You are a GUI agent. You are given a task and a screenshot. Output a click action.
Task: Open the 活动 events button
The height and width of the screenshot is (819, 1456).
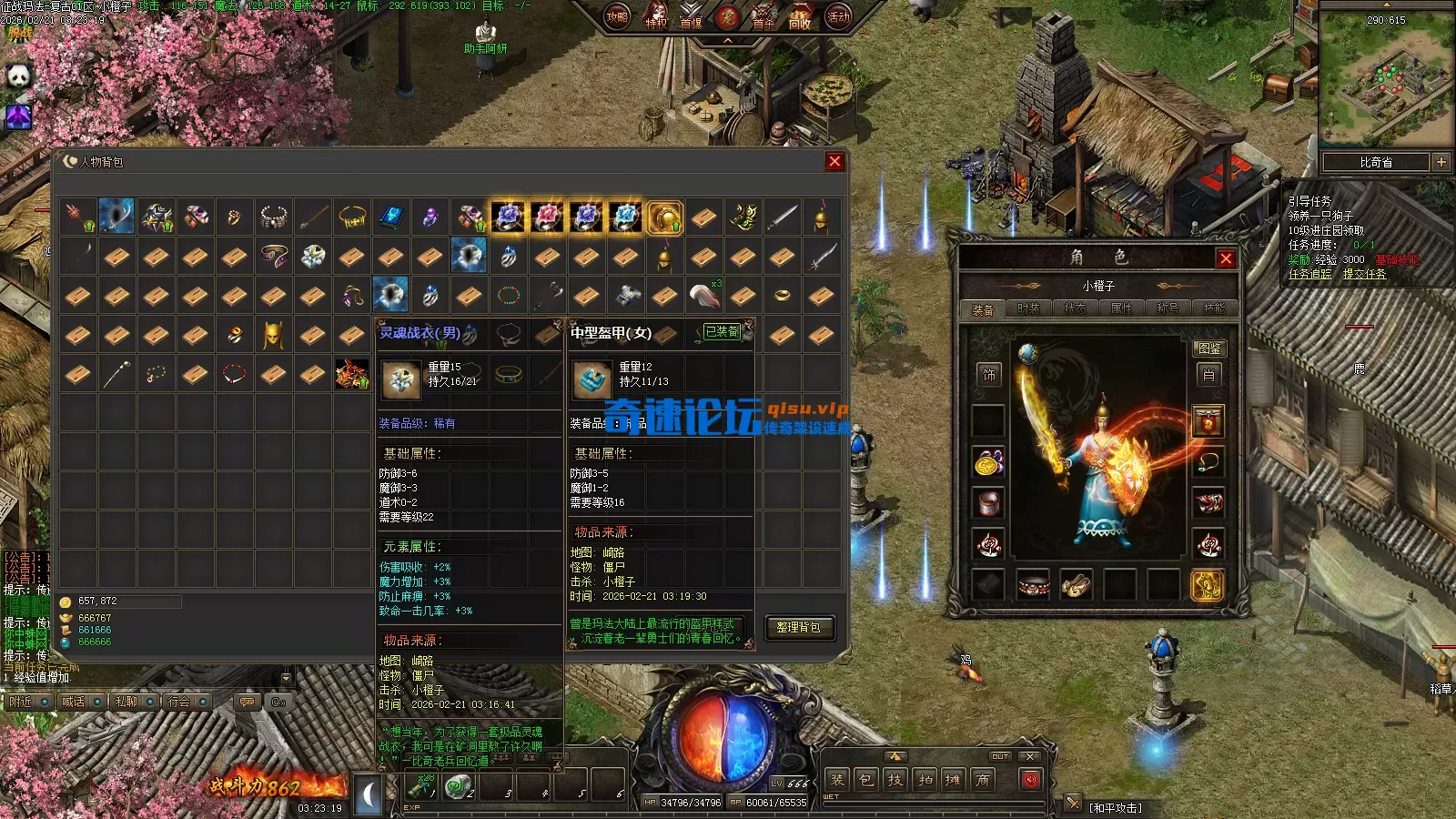click(x=838, y=16)
